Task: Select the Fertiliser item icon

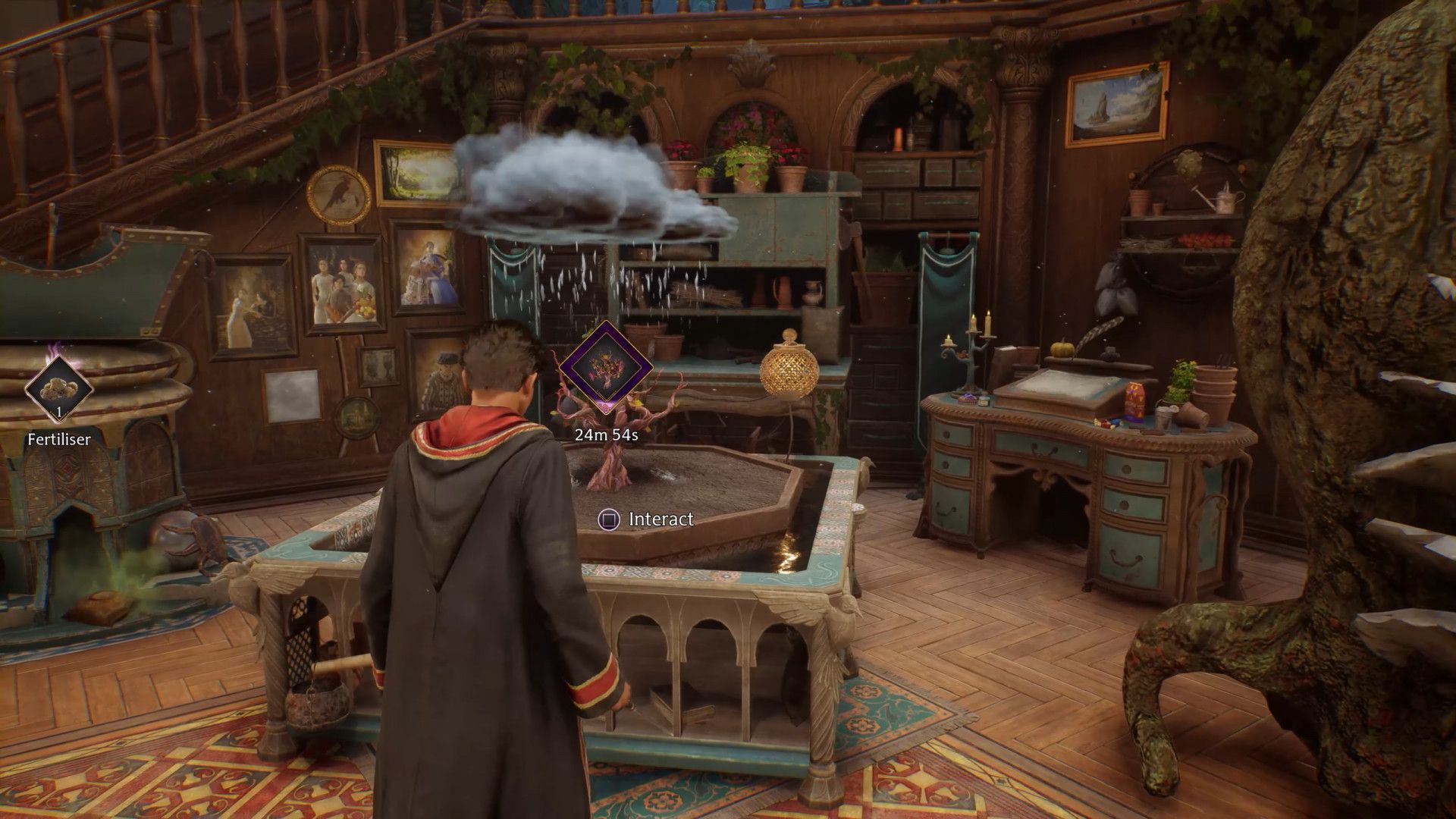Action: (x=58, y=389)
